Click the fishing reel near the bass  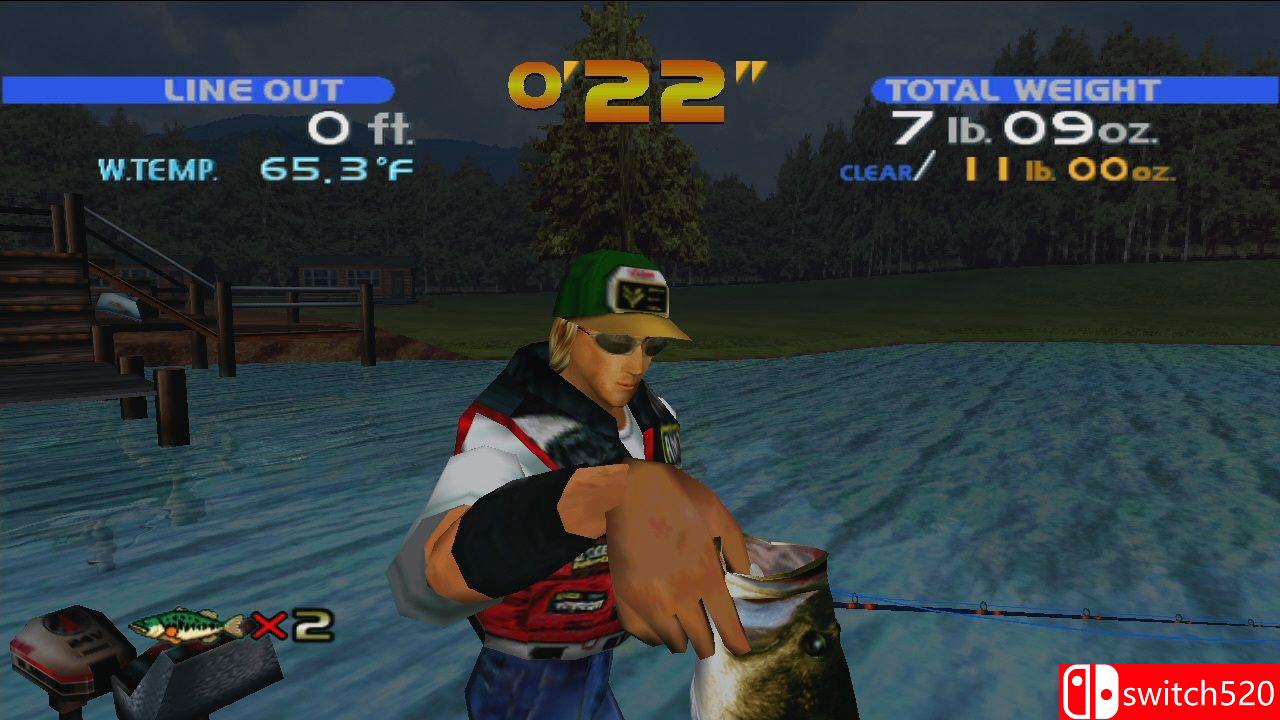coord(850,605)
